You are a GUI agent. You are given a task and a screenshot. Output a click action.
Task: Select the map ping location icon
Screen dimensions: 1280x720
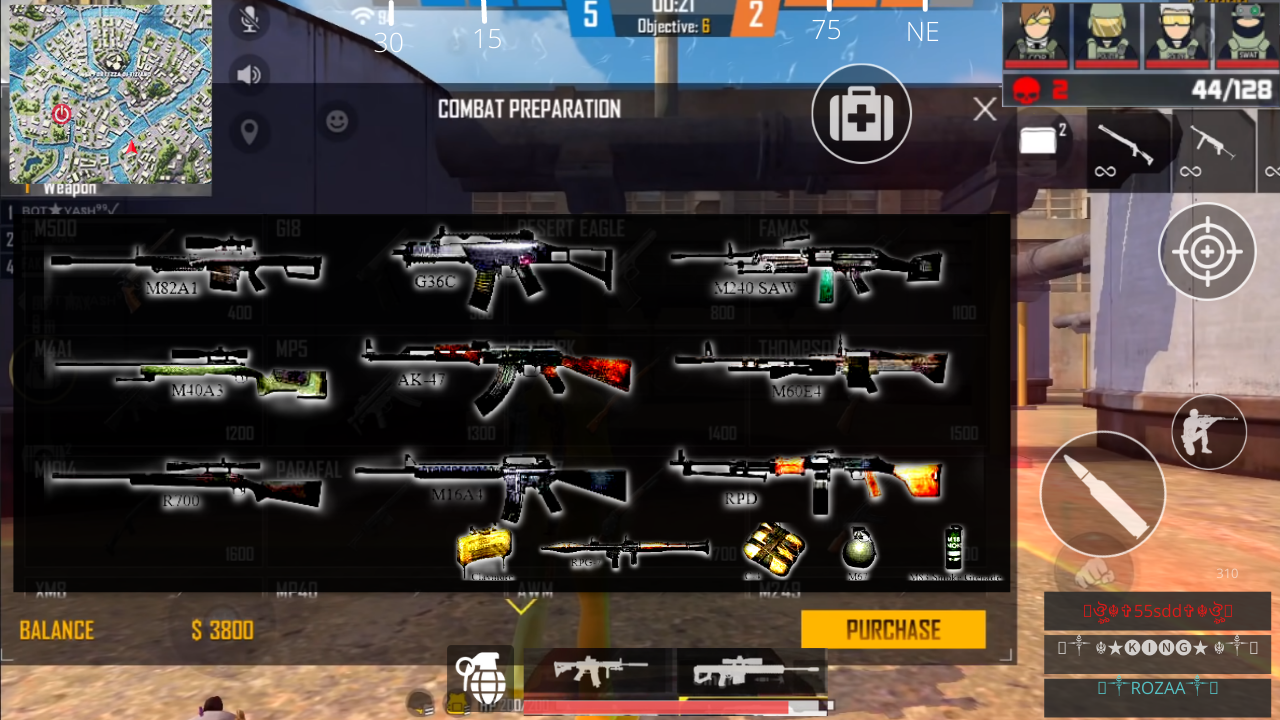click(x=250, y=131)
